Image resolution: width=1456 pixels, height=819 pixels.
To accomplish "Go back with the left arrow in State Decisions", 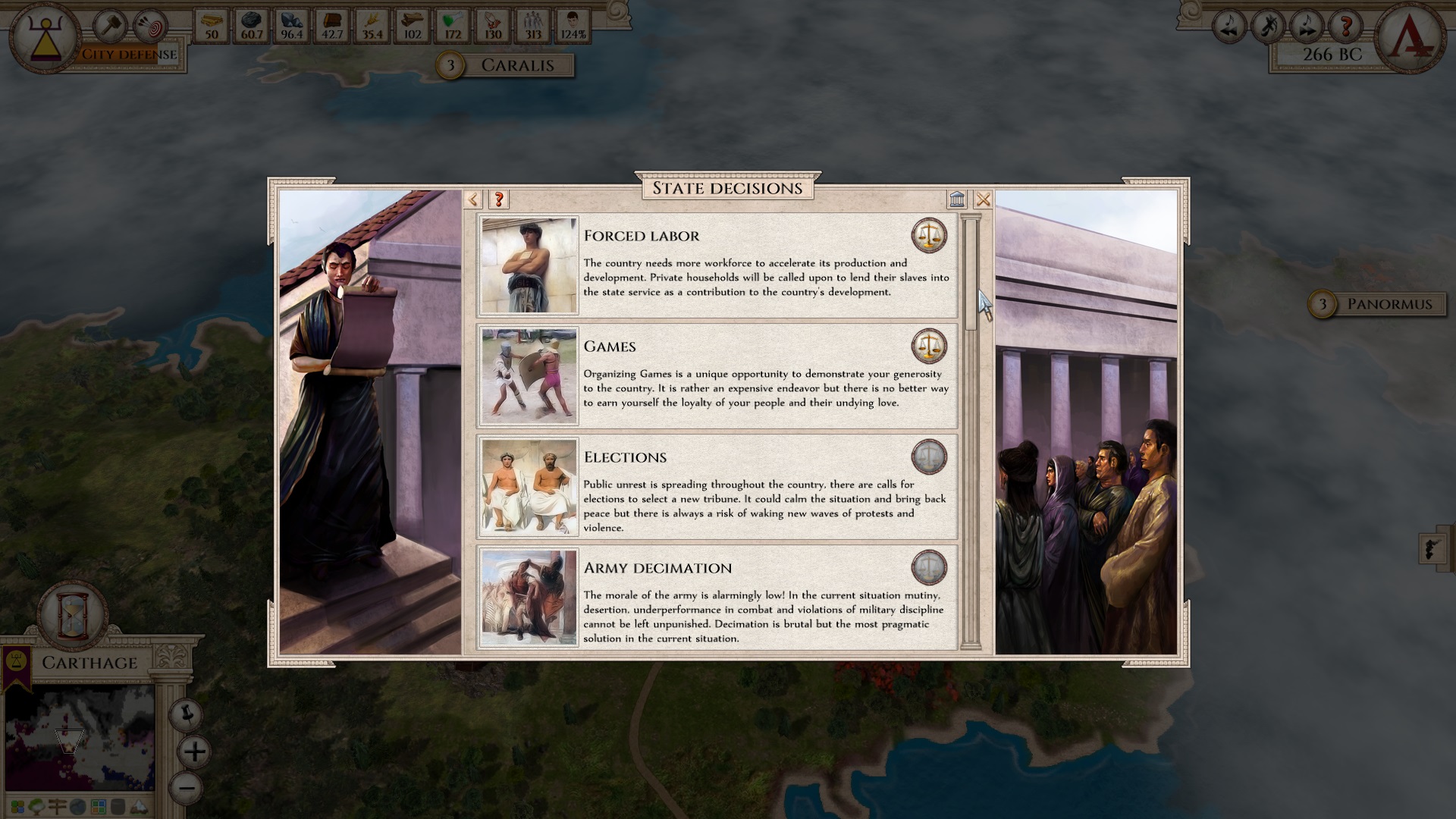I will tap(473, 199).
